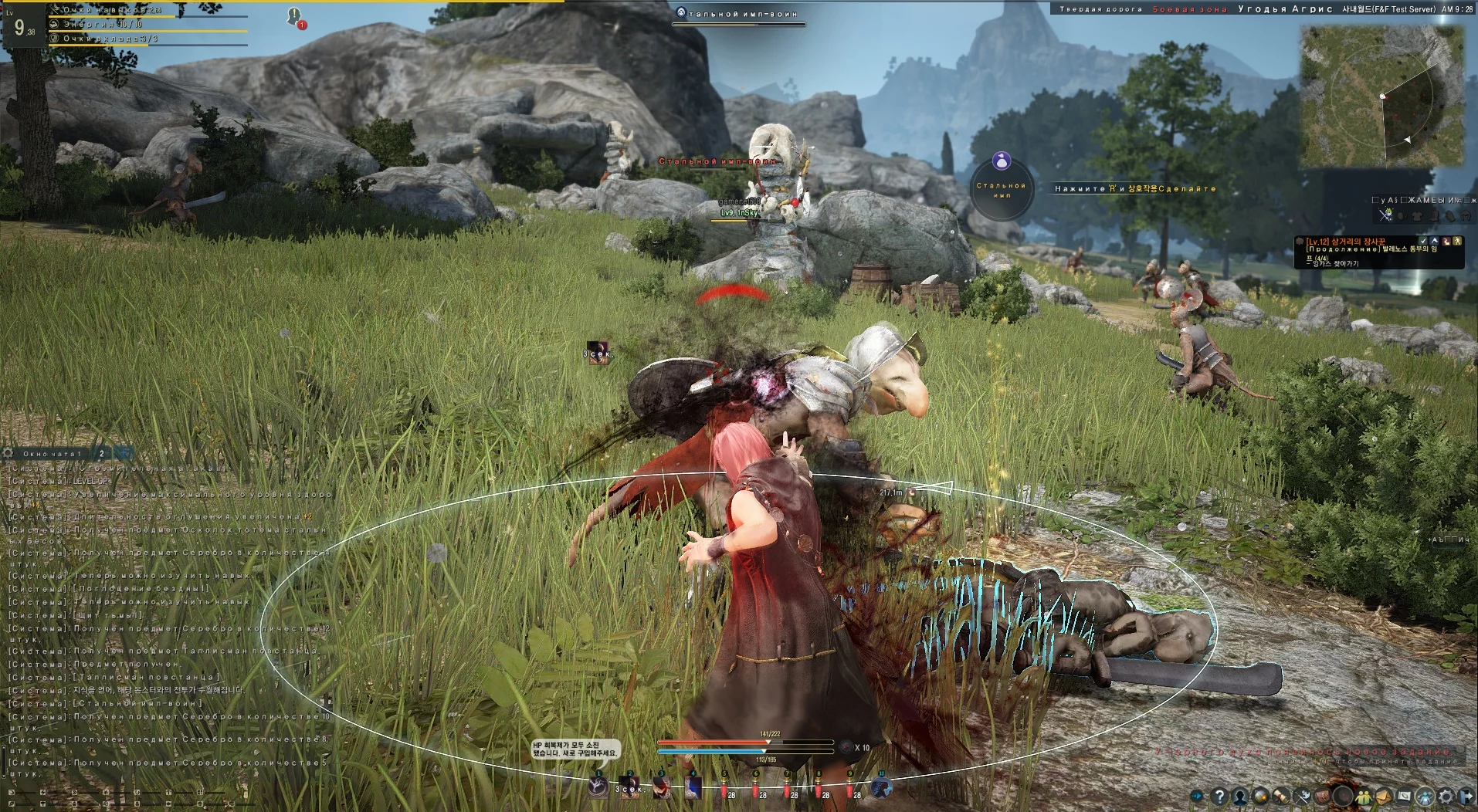Click the quest auto-navigate walking figure button

point(1457,241)
